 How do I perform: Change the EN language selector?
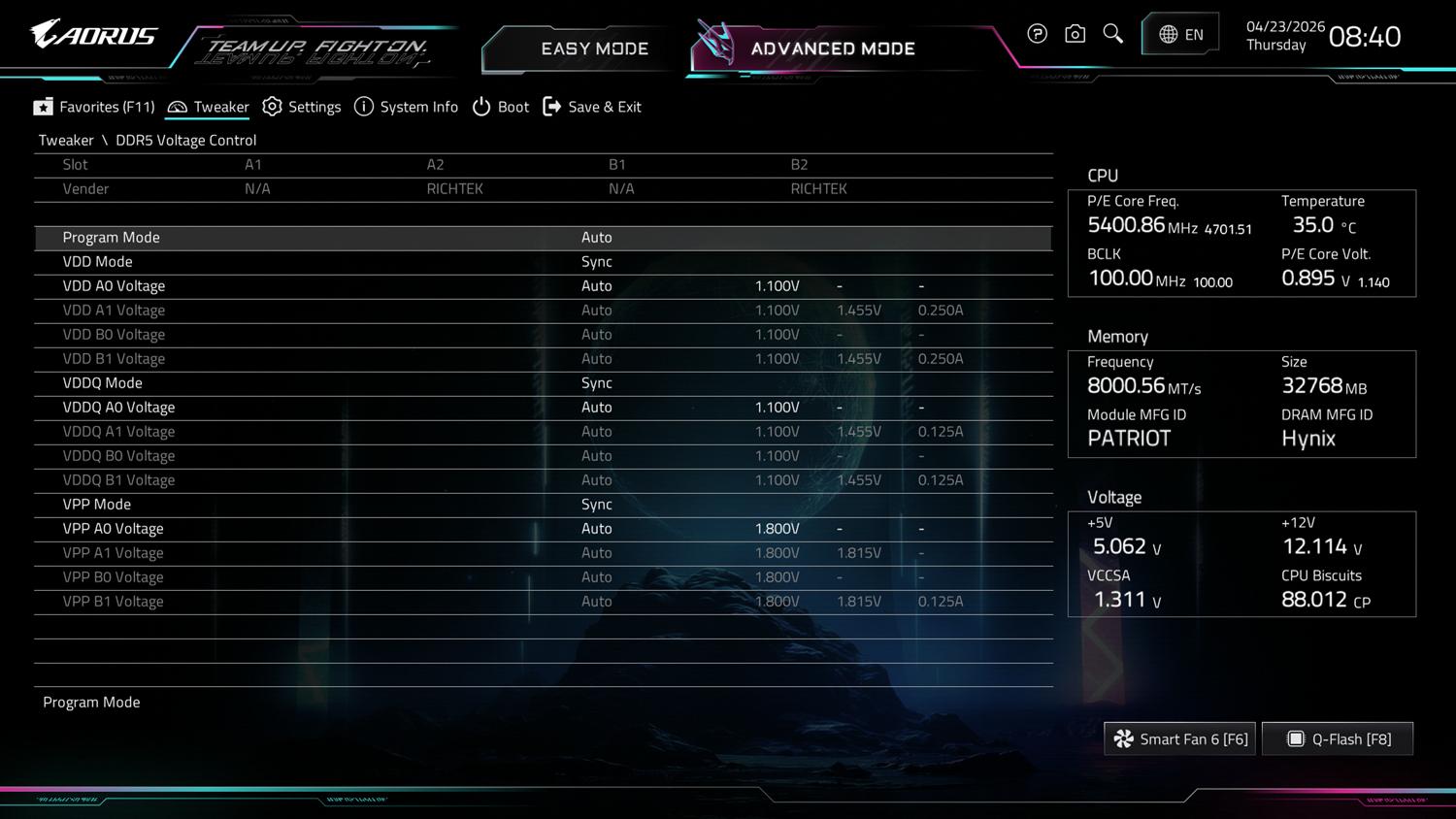click(x=1180, y=35)
